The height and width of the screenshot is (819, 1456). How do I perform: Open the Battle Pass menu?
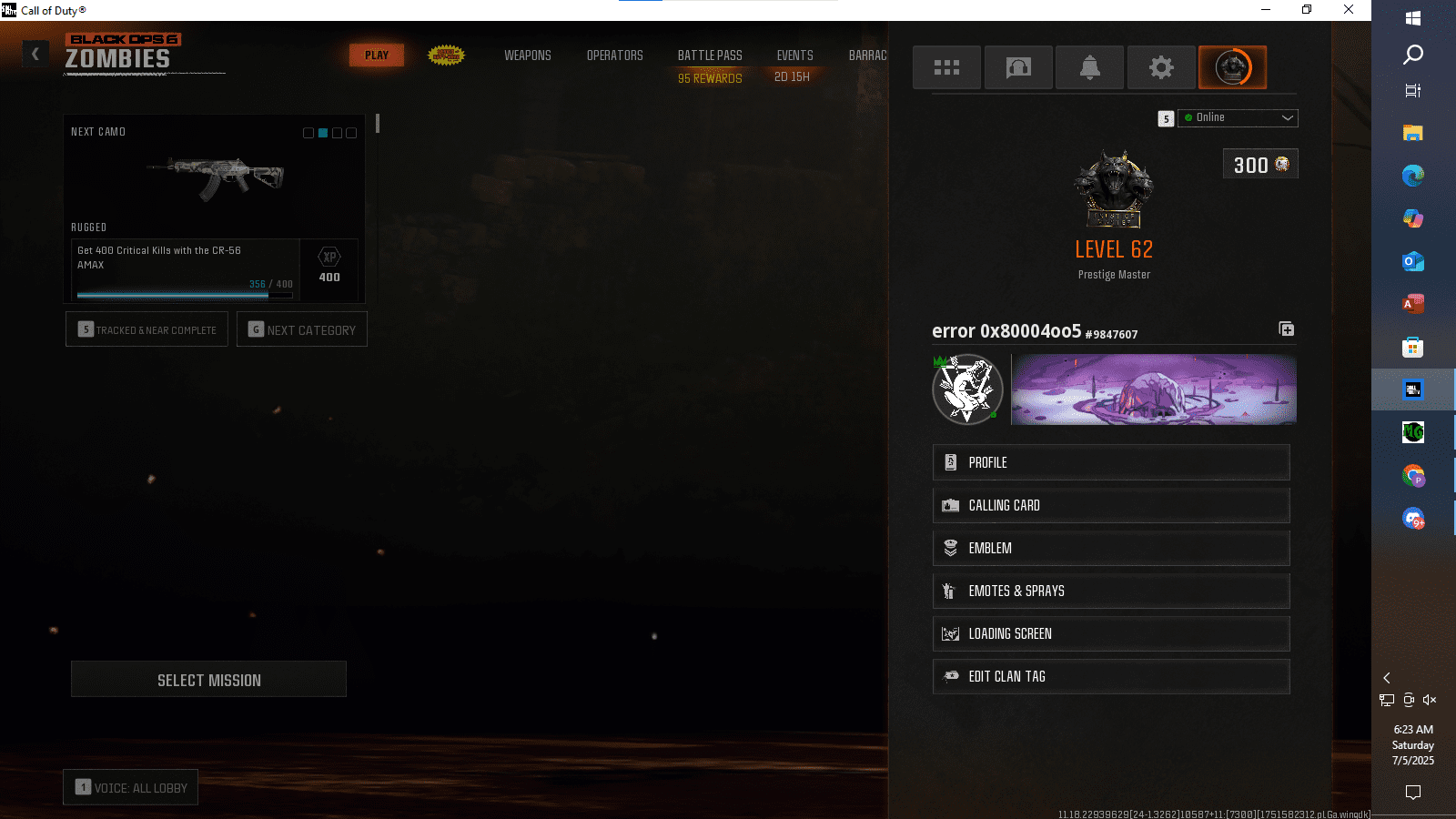click(x=709, y=56)
